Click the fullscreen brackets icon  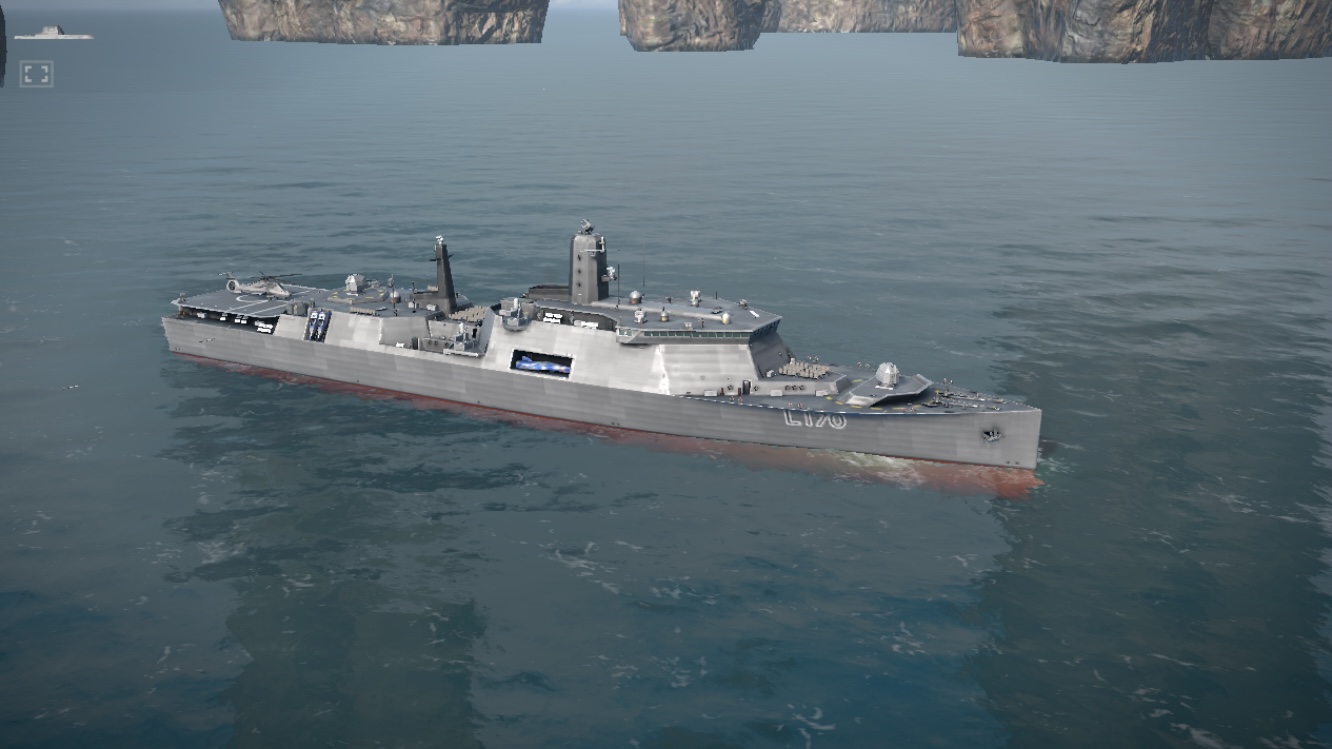point(36,74)
